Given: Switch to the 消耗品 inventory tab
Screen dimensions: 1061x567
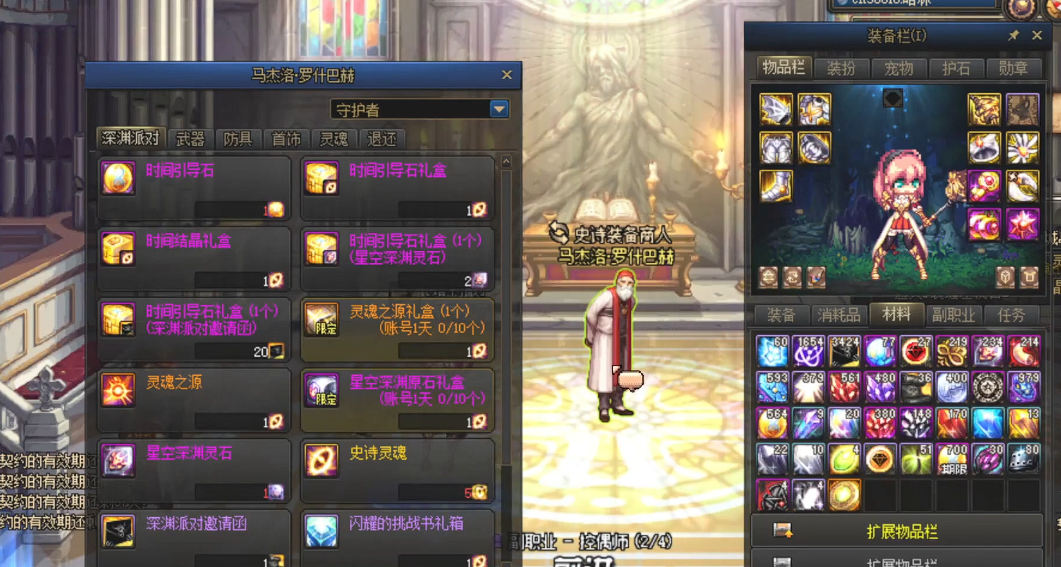Looking at the screenshot, I should pyautogui.click(x=838, y=315).
